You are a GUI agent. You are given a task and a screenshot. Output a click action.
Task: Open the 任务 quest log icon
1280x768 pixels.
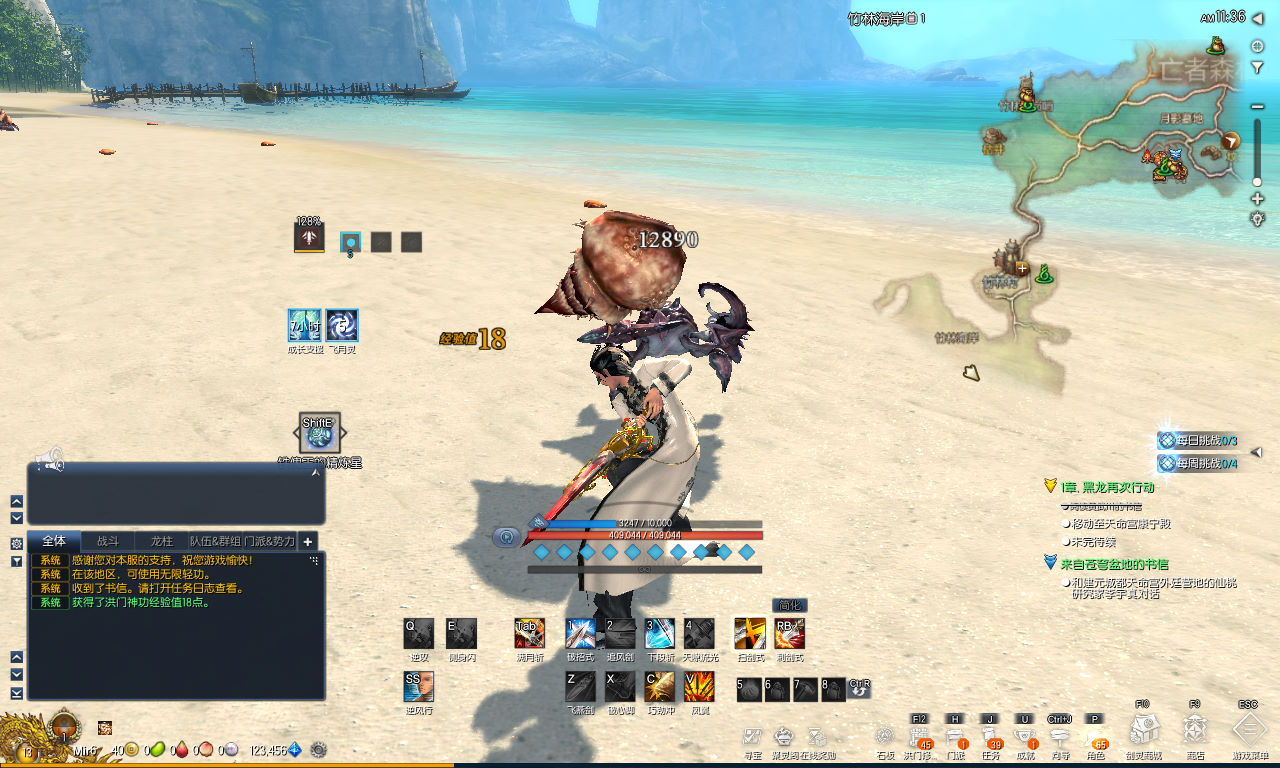tap(992, 738)
